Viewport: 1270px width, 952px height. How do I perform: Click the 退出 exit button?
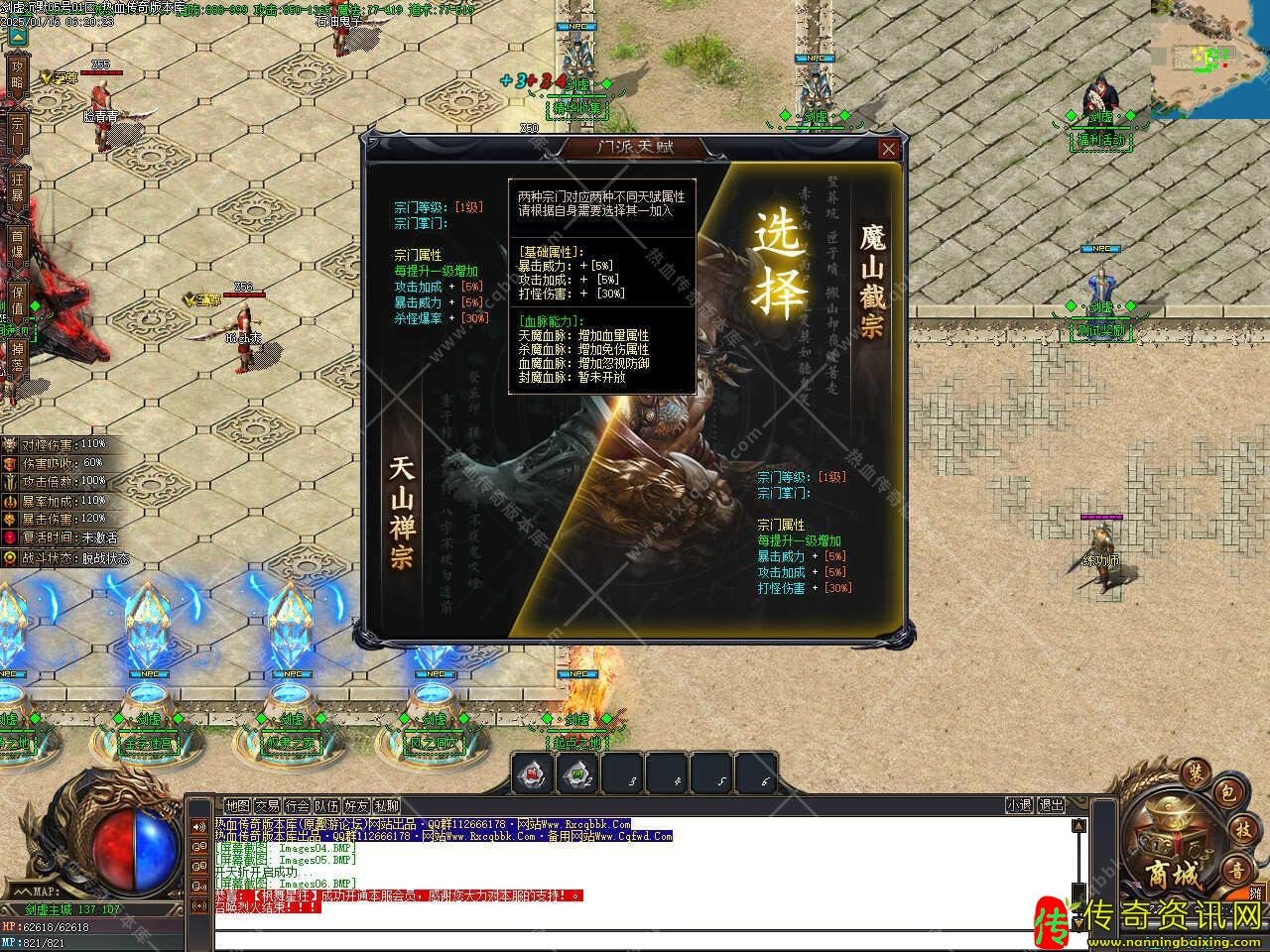[1051, 806]
